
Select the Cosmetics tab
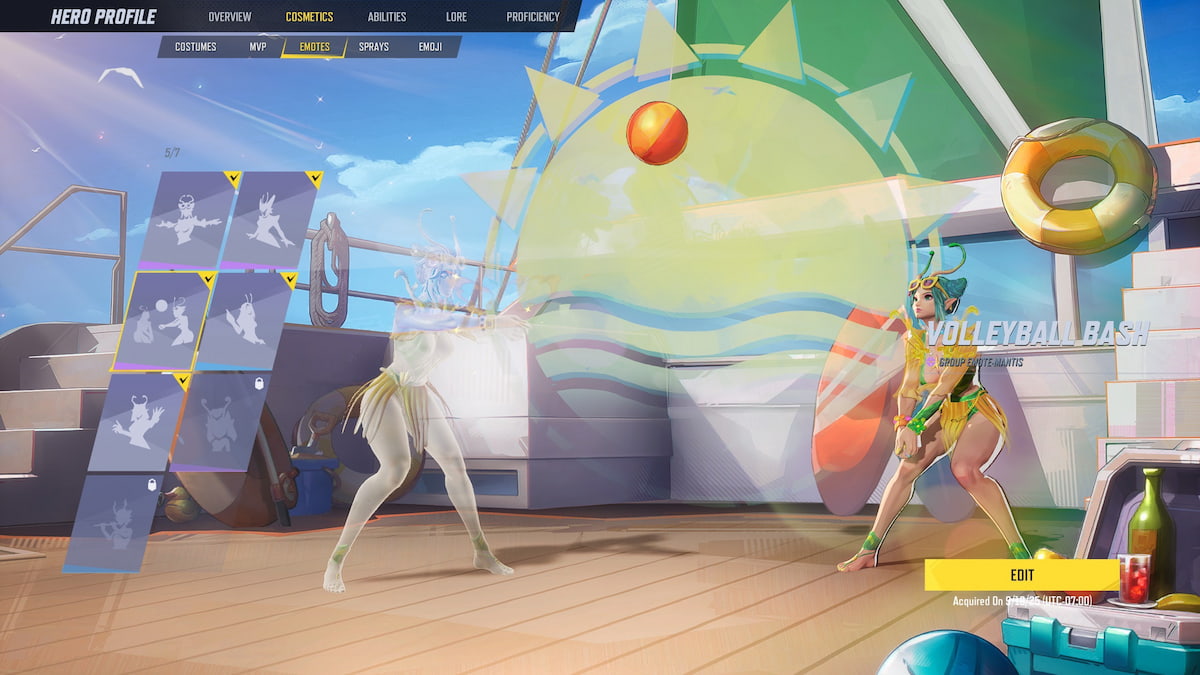click(309, 16)
